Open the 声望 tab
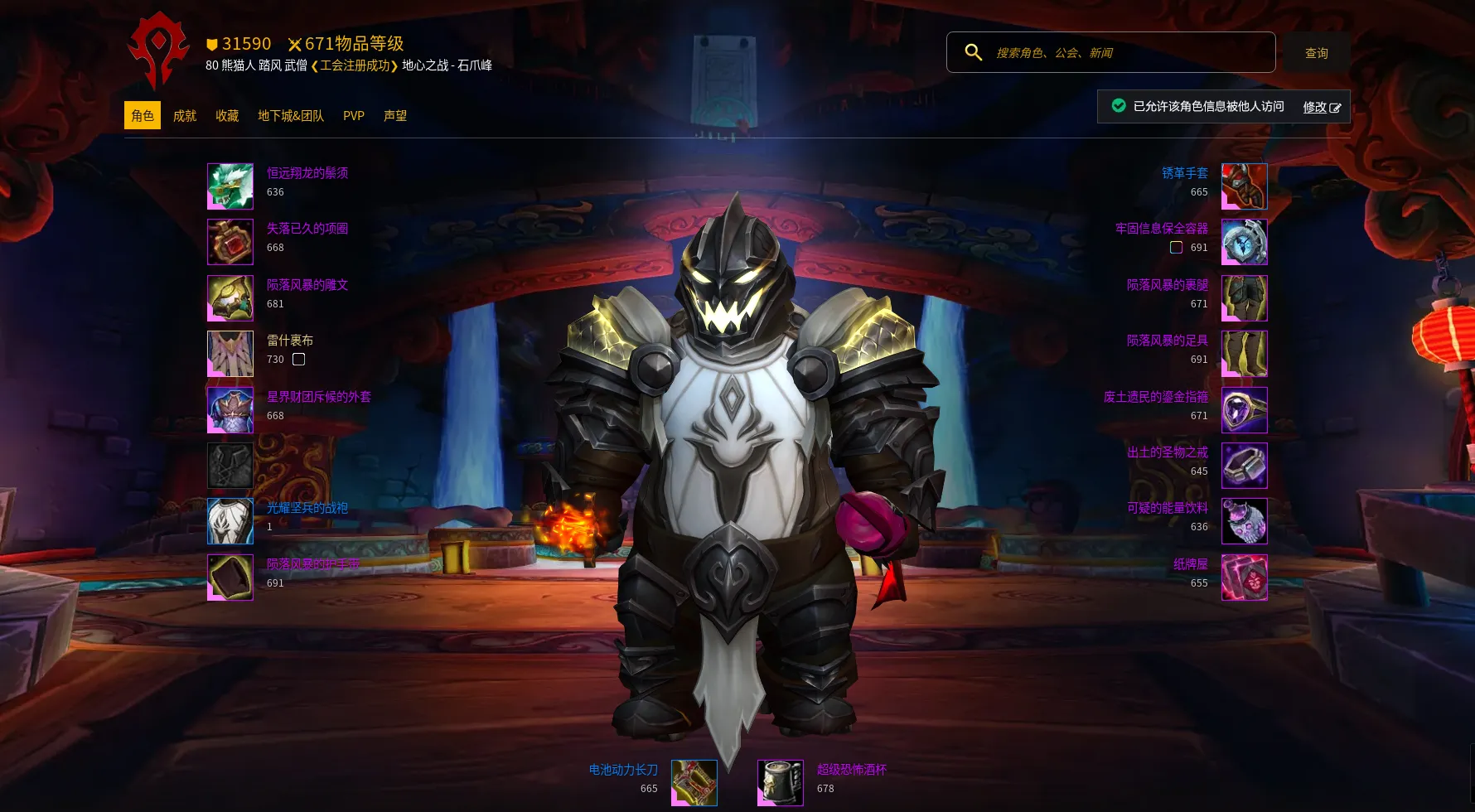The height and width of the screenshot is (812, 1475). [395, 116]
